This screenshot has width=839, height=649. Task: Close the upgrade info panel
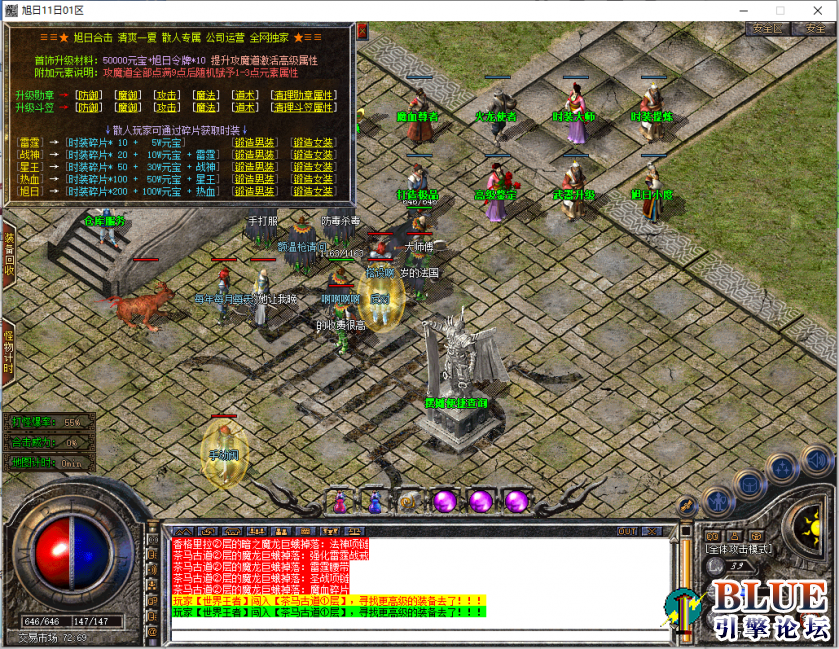pos(362,31)
